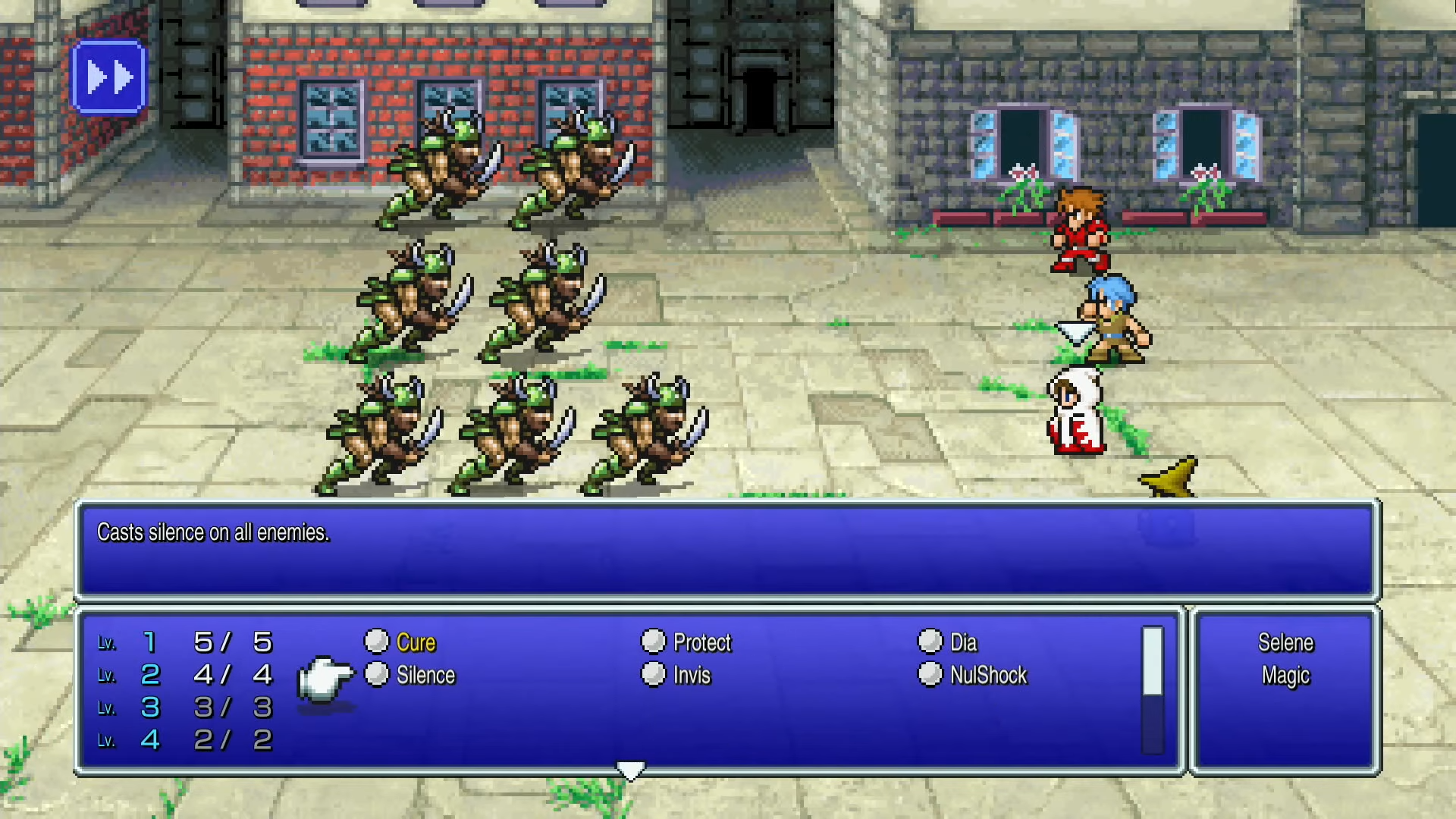The image size is (1456, 819).
Task: Choose the NulShock spell
Action: point(987,675)
